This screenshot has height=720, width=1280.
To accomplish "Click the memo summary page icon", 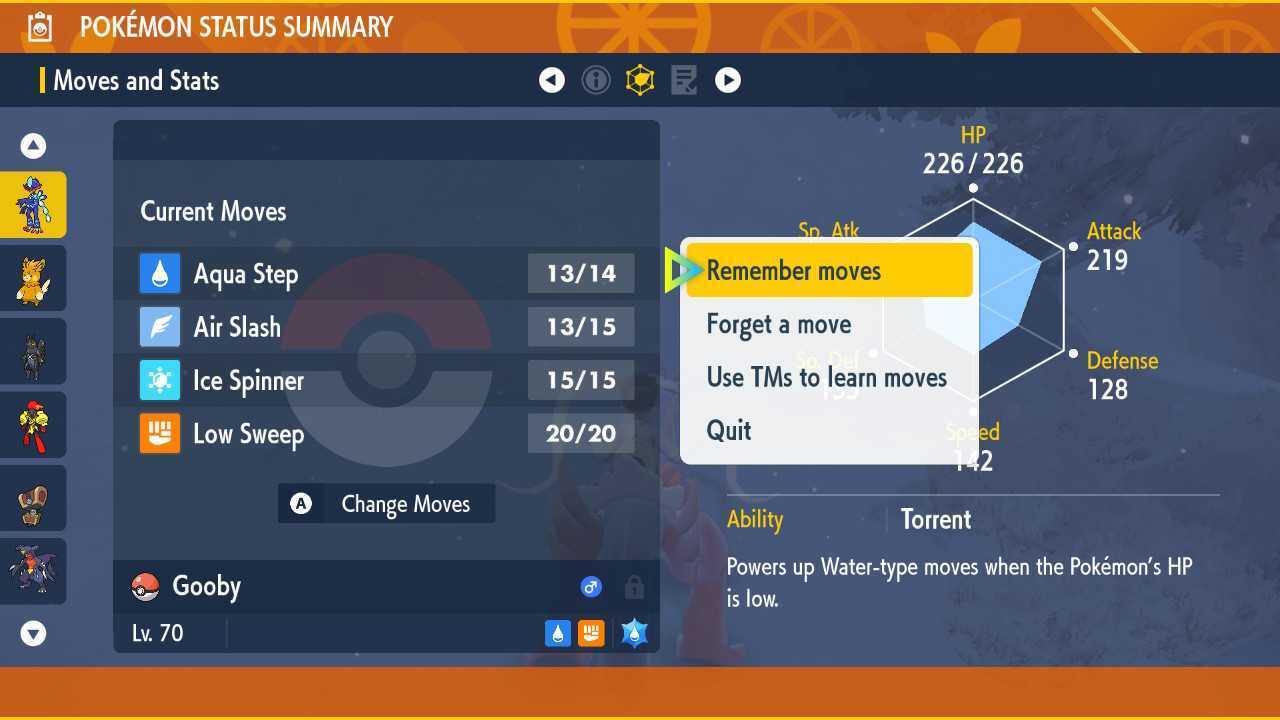I will [x=684, y=80].
